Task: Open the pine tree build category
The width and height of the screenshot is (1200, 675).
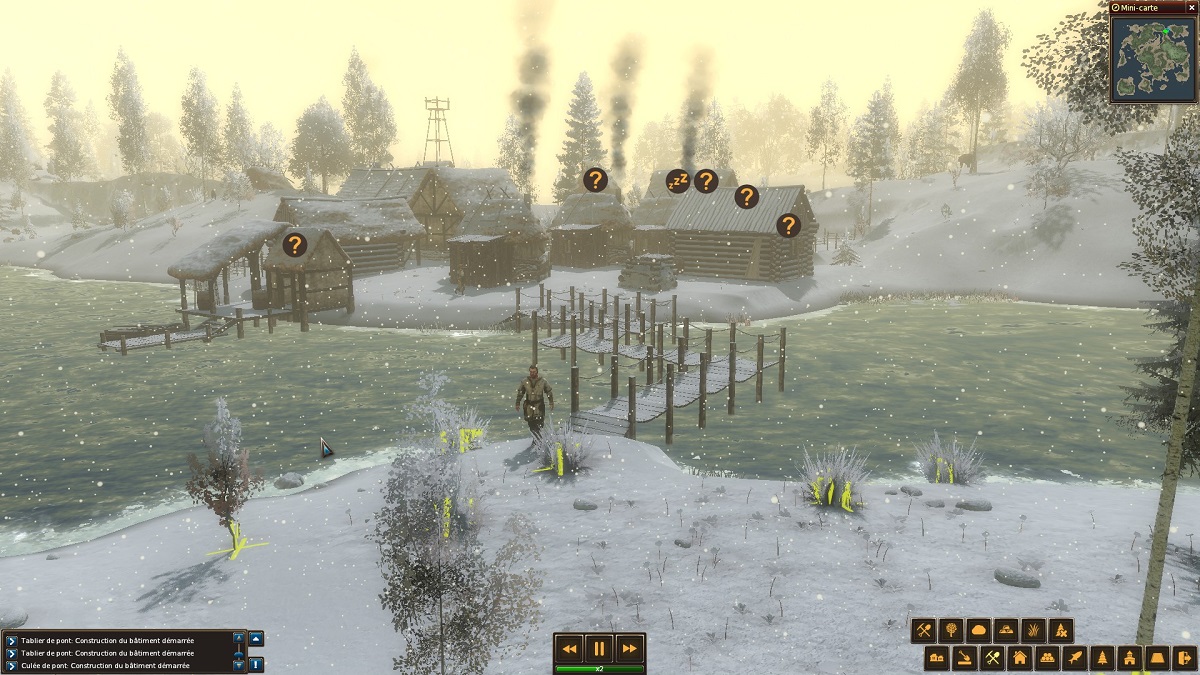Action: (1101, 658)
